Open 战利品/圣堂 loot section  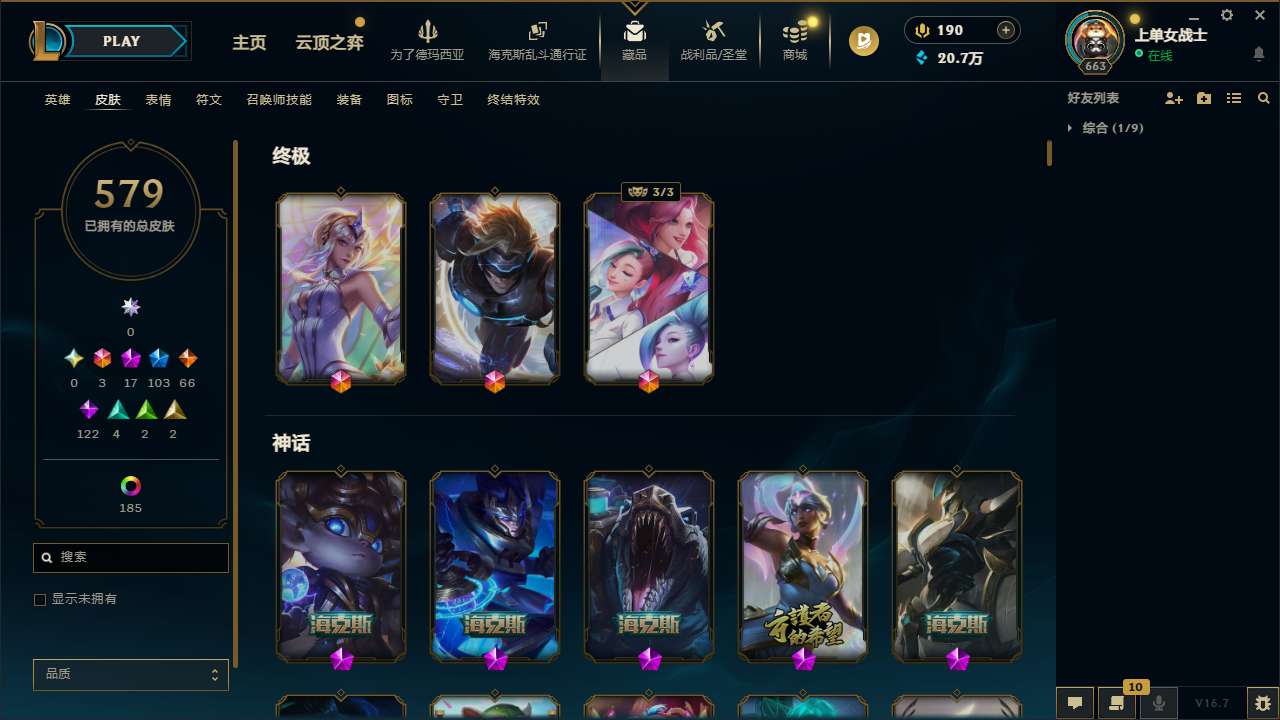click(x=713, y=42)
